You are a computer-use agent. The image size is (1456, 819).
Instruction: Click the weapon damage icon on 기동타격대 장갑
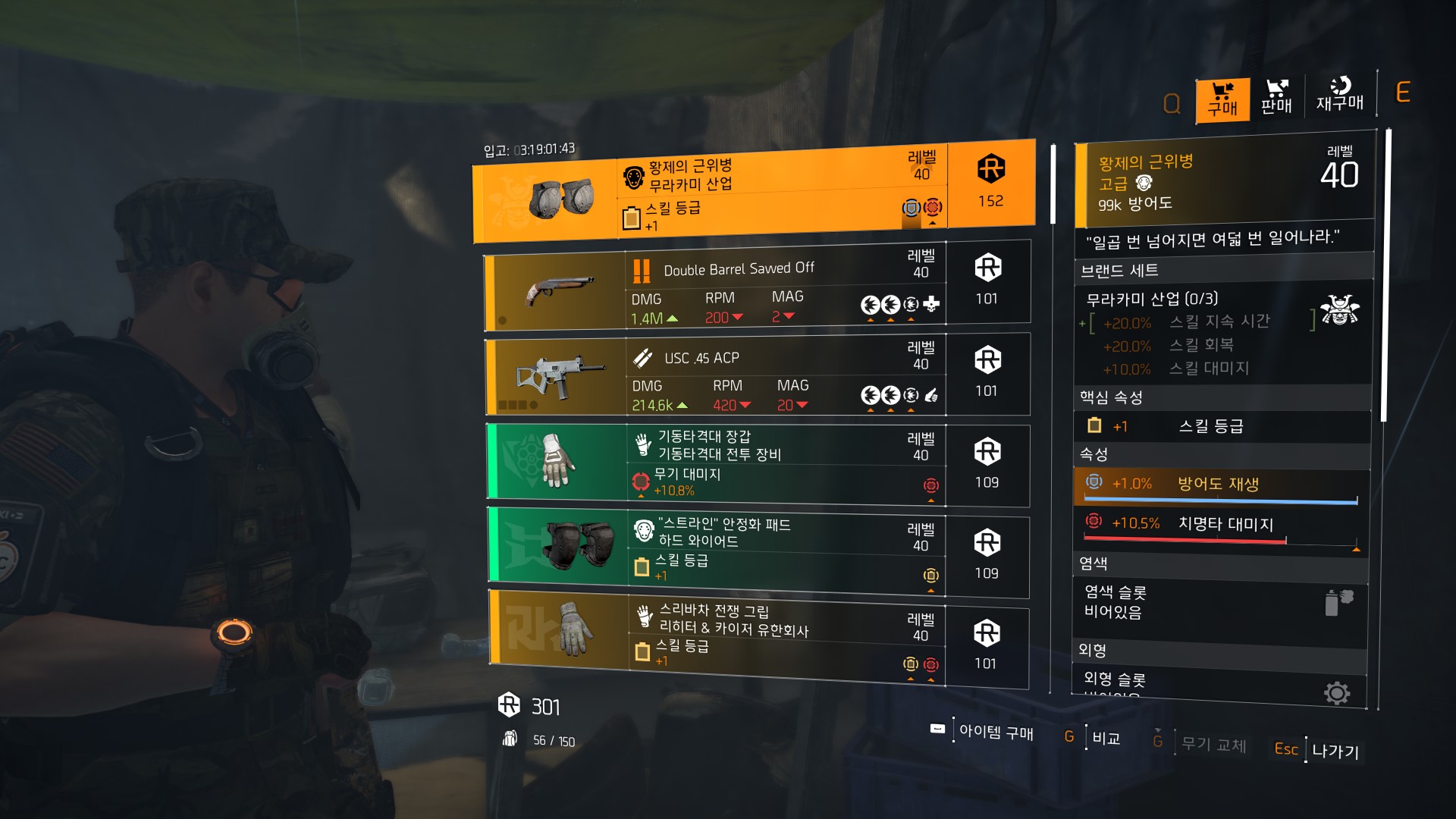click(639, 480)
